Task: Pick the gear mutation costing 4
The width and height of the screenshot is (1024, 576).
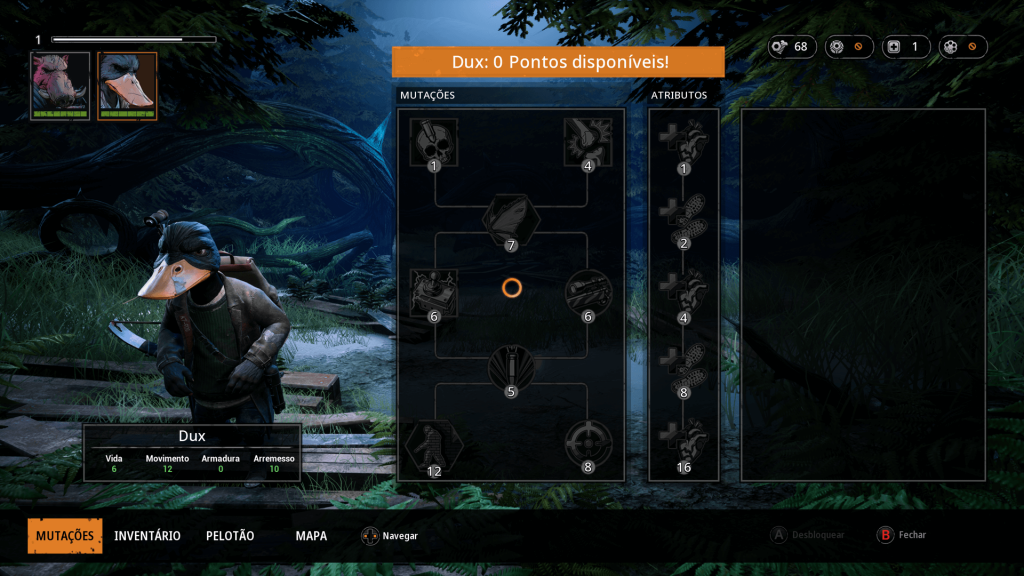Action: (x=588, y=142)
